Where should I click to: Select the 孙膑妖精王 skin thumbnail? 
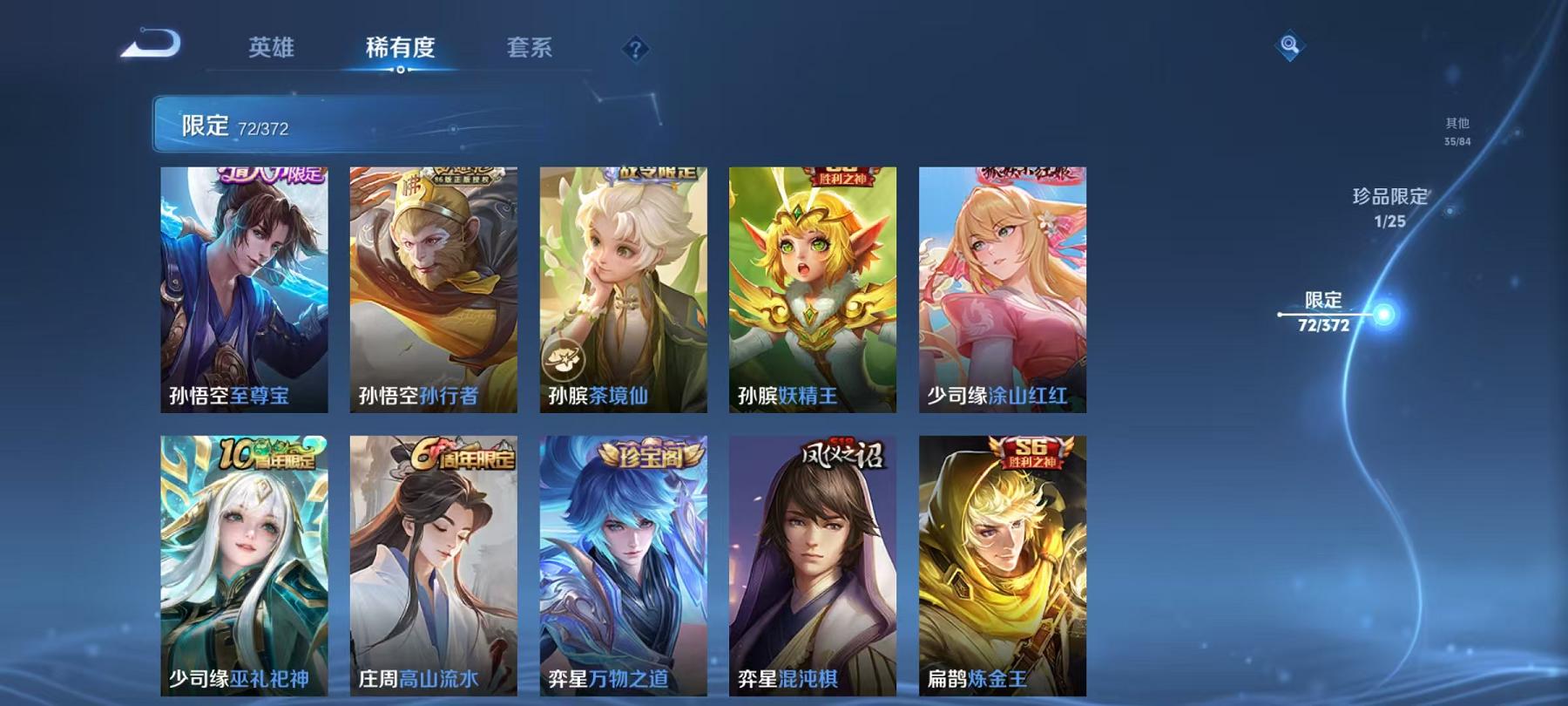813,288
